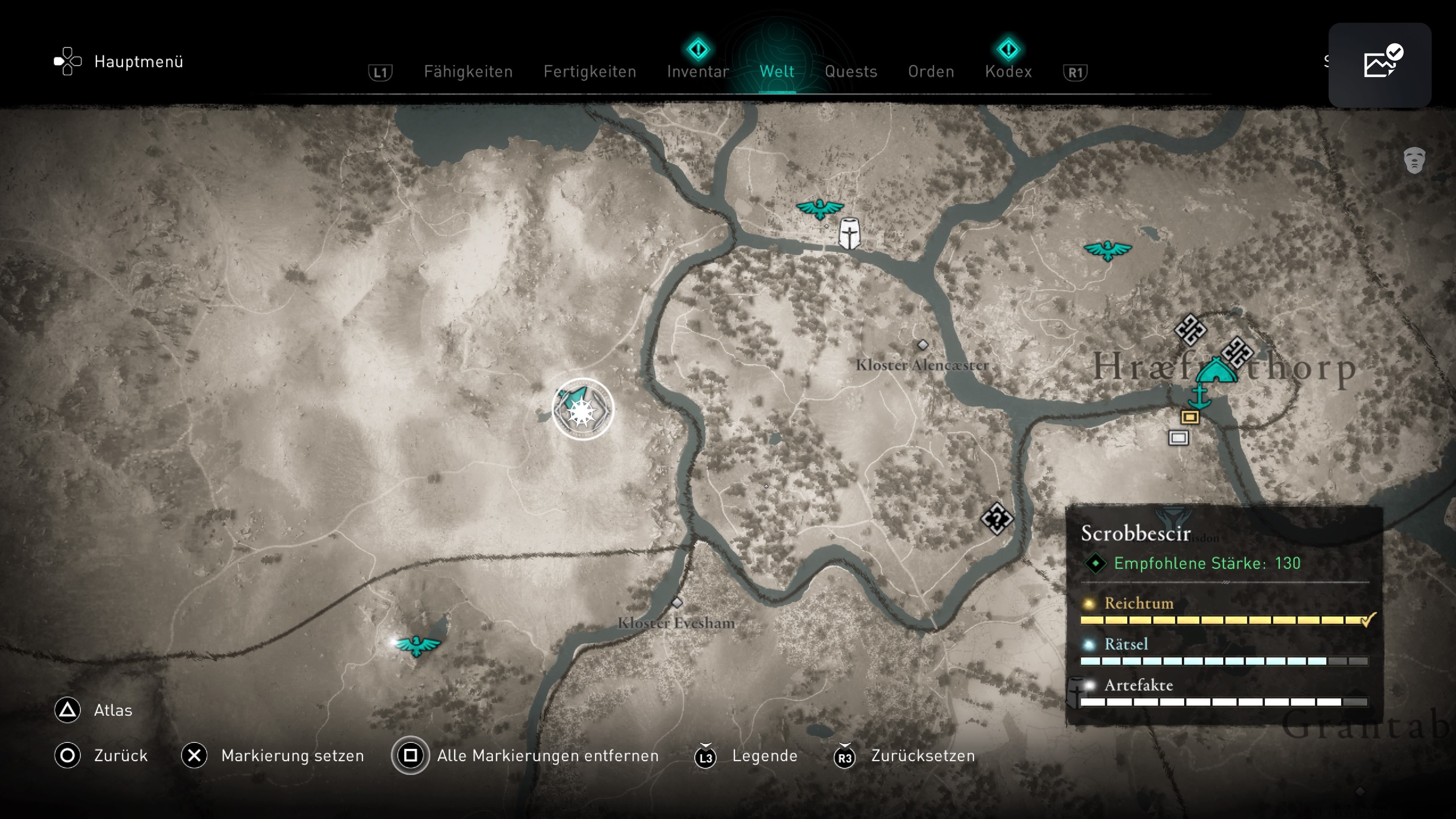Select the question mark mystery marker

(x=996, y=518)
